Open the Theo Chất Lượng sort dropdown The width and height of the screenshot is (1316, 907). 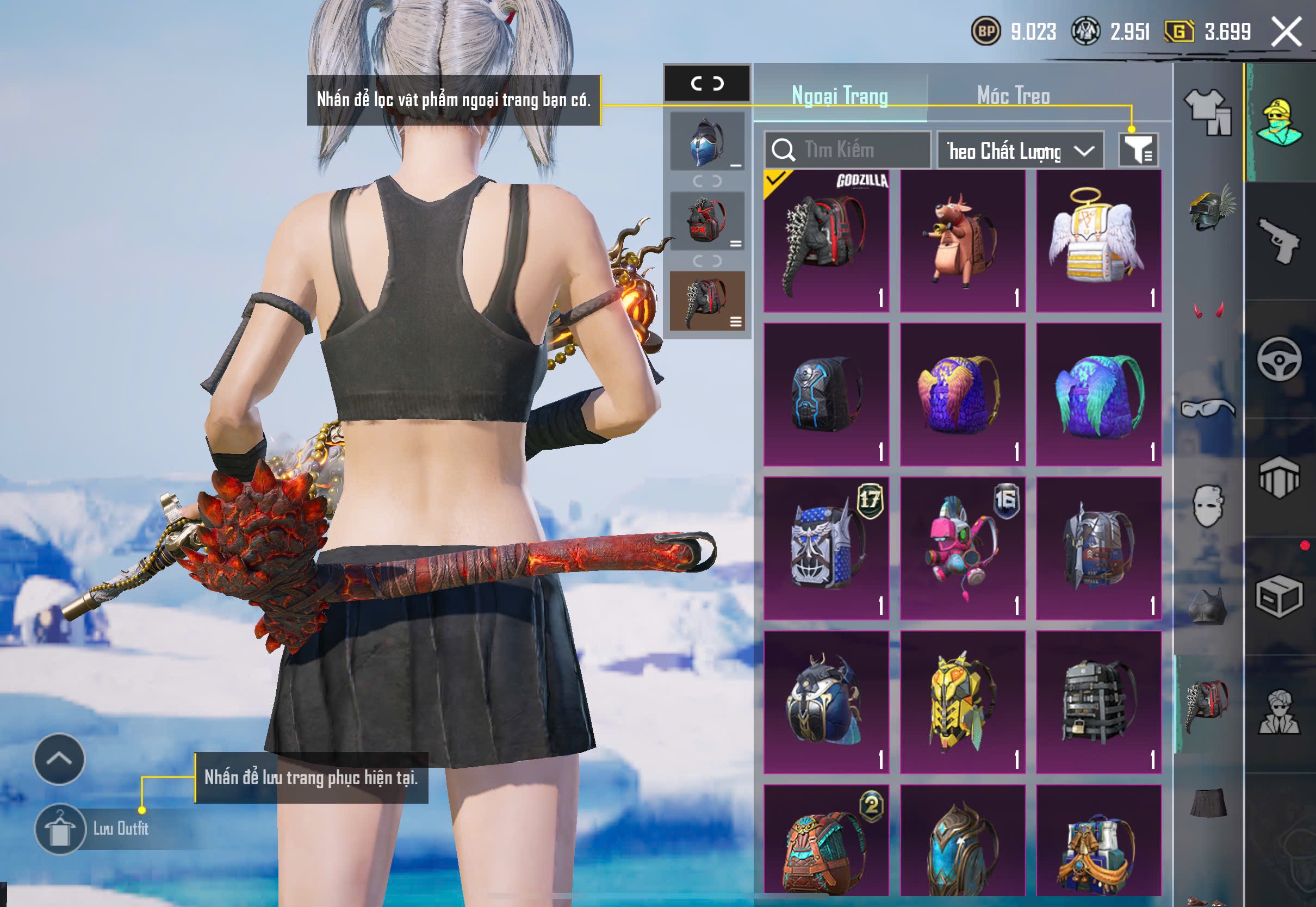(x=1020, y=151)
